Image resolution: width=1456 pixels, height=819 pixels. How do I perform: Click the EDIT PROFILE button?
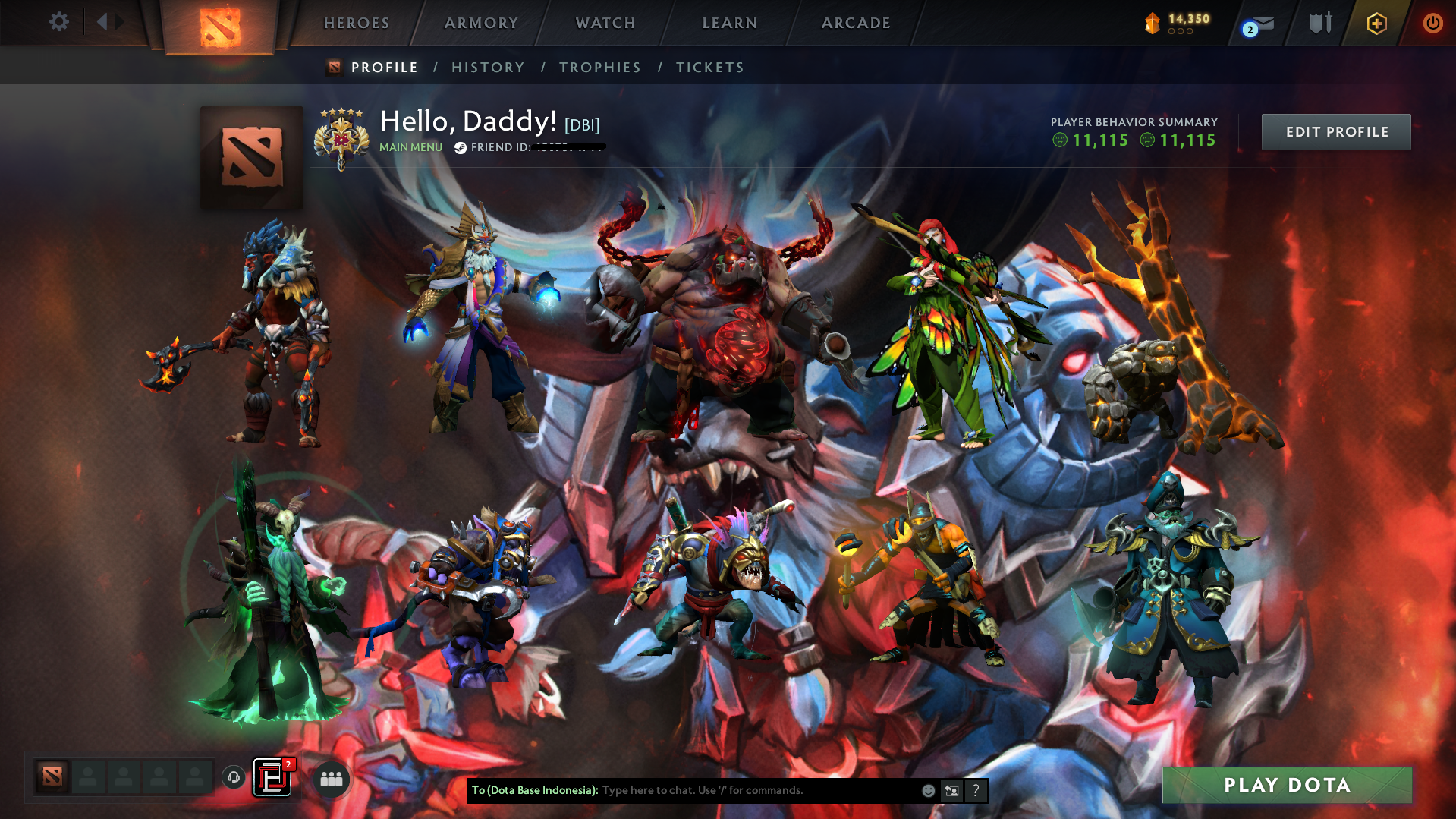click(1335, 131)
